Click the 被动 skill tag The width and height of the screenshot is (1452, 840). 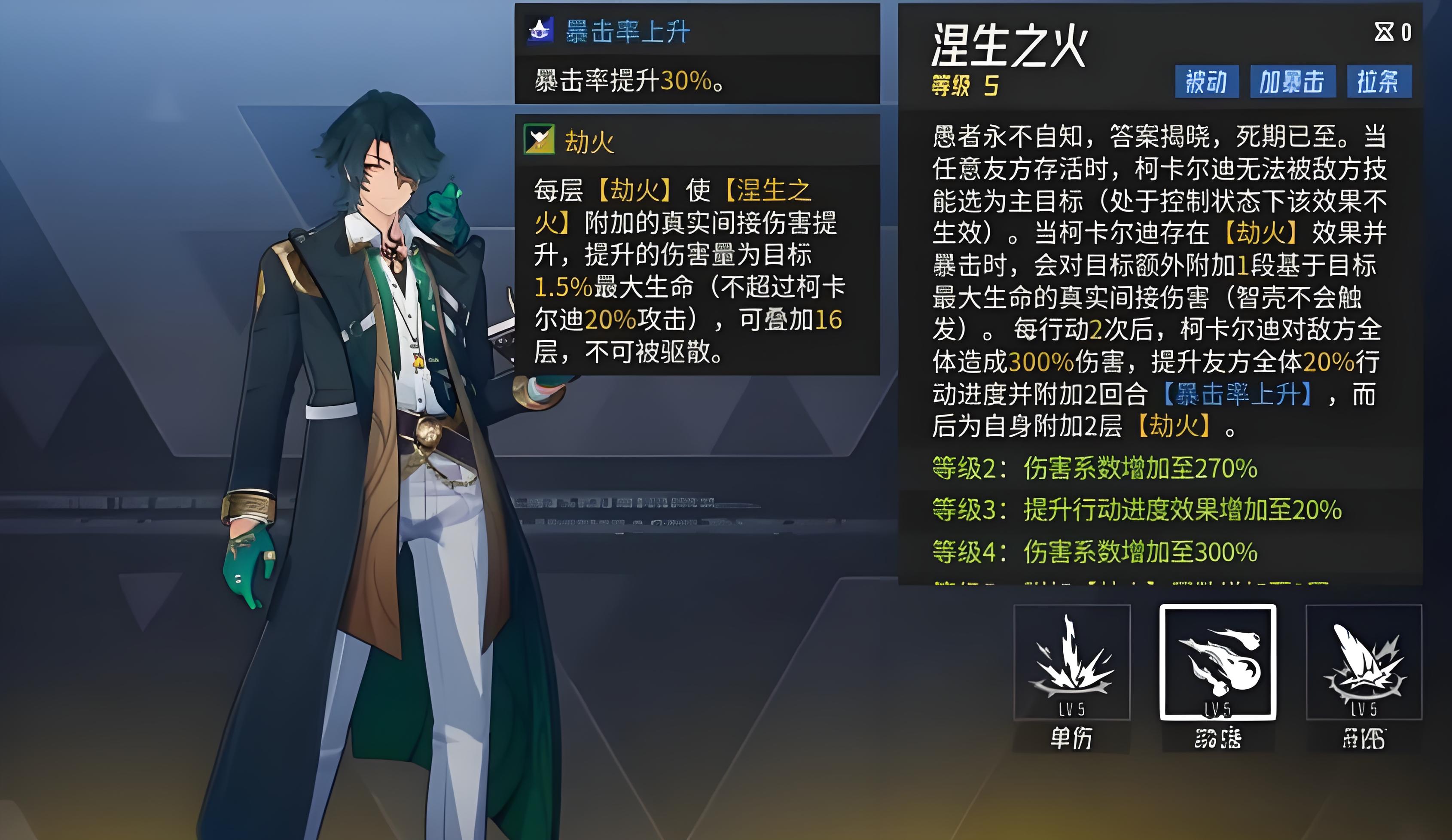click(1207, 82)
